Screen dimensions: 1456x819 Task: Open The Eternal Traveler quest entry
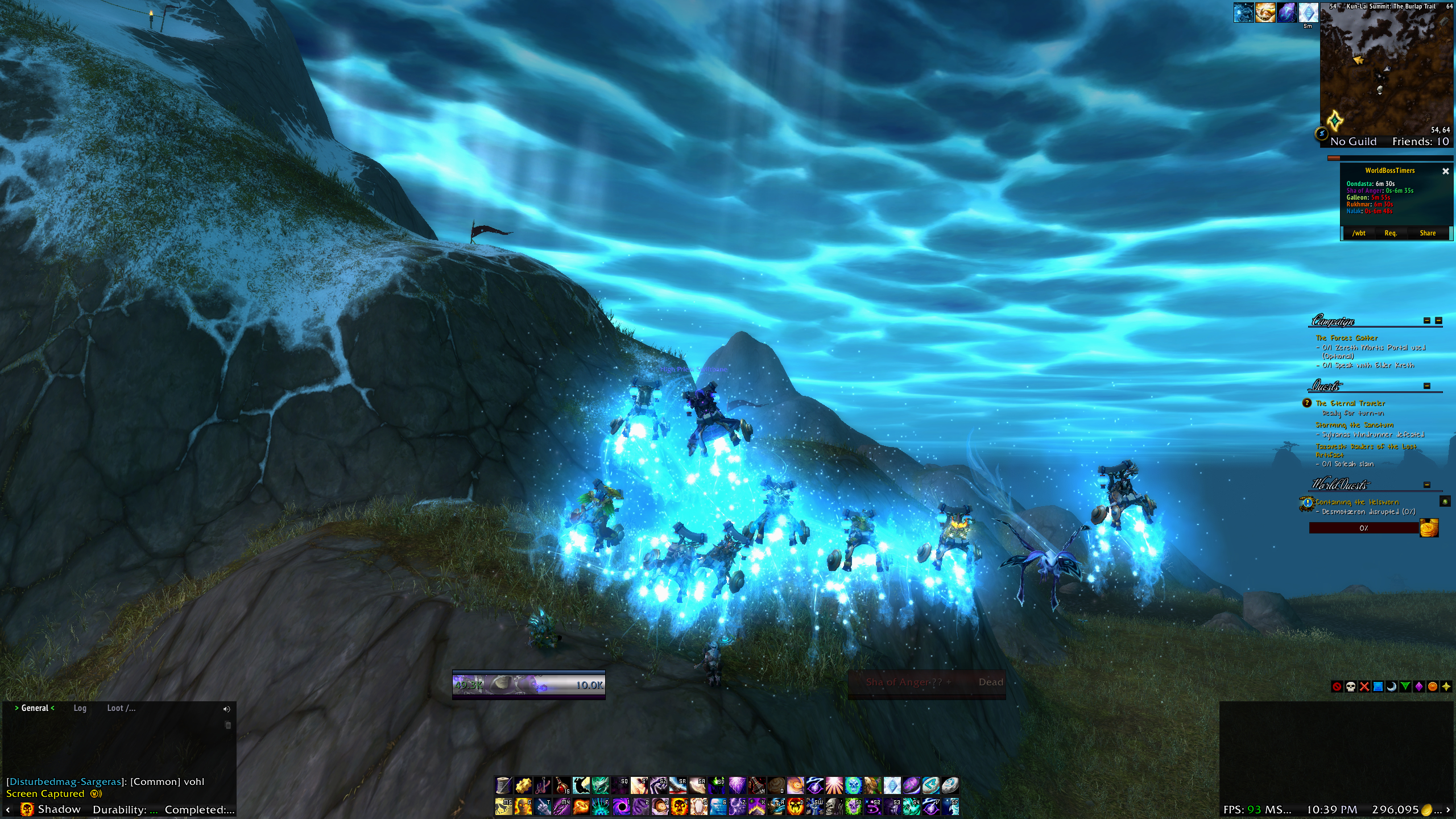(1350, 403)
